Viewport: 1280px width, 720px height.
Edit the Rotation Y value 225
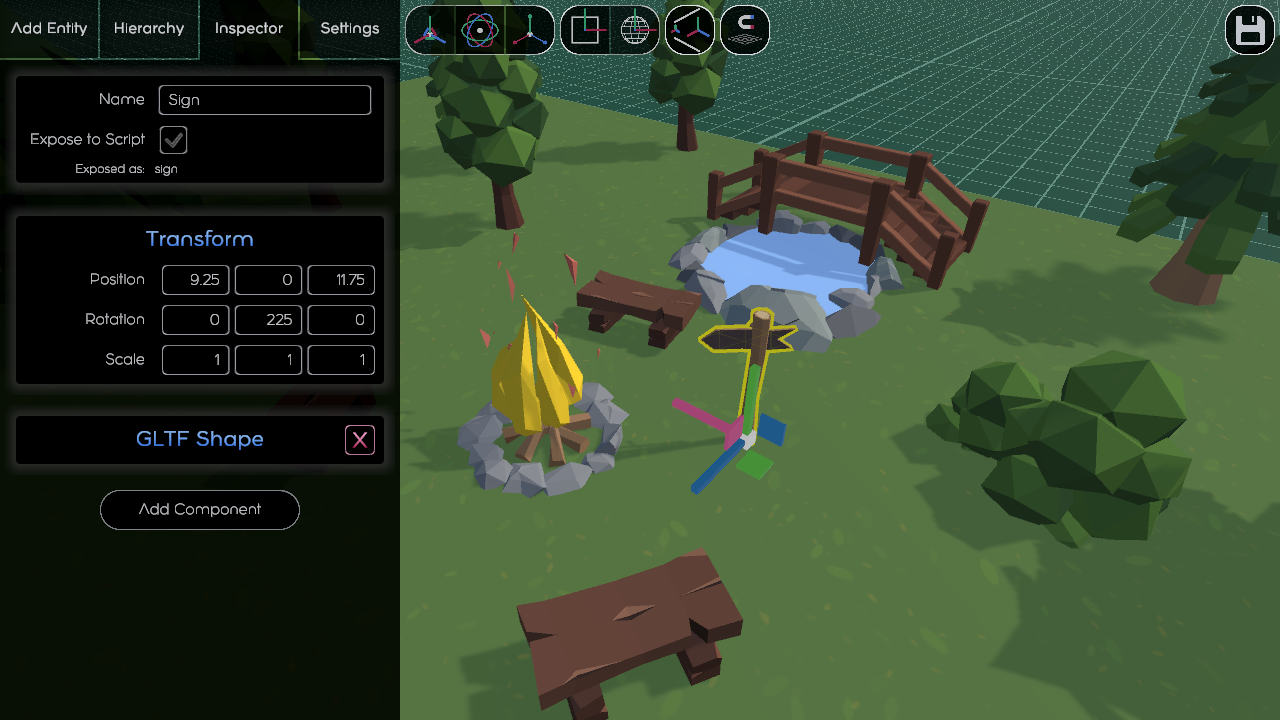pyautogui.click(x=268, y=320)
